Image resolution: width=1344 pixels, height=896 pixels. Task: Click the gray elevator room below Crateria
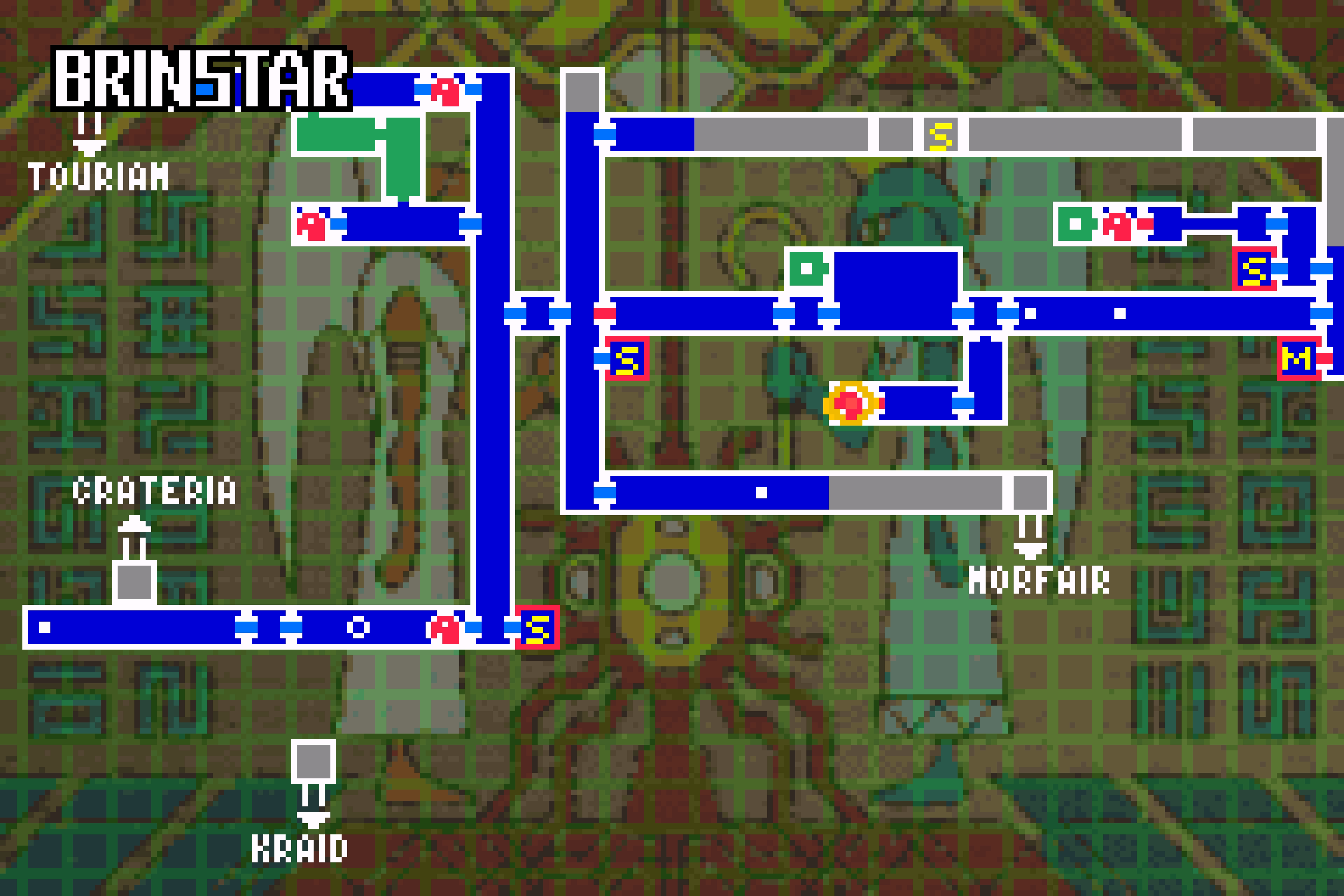[134, 582]
